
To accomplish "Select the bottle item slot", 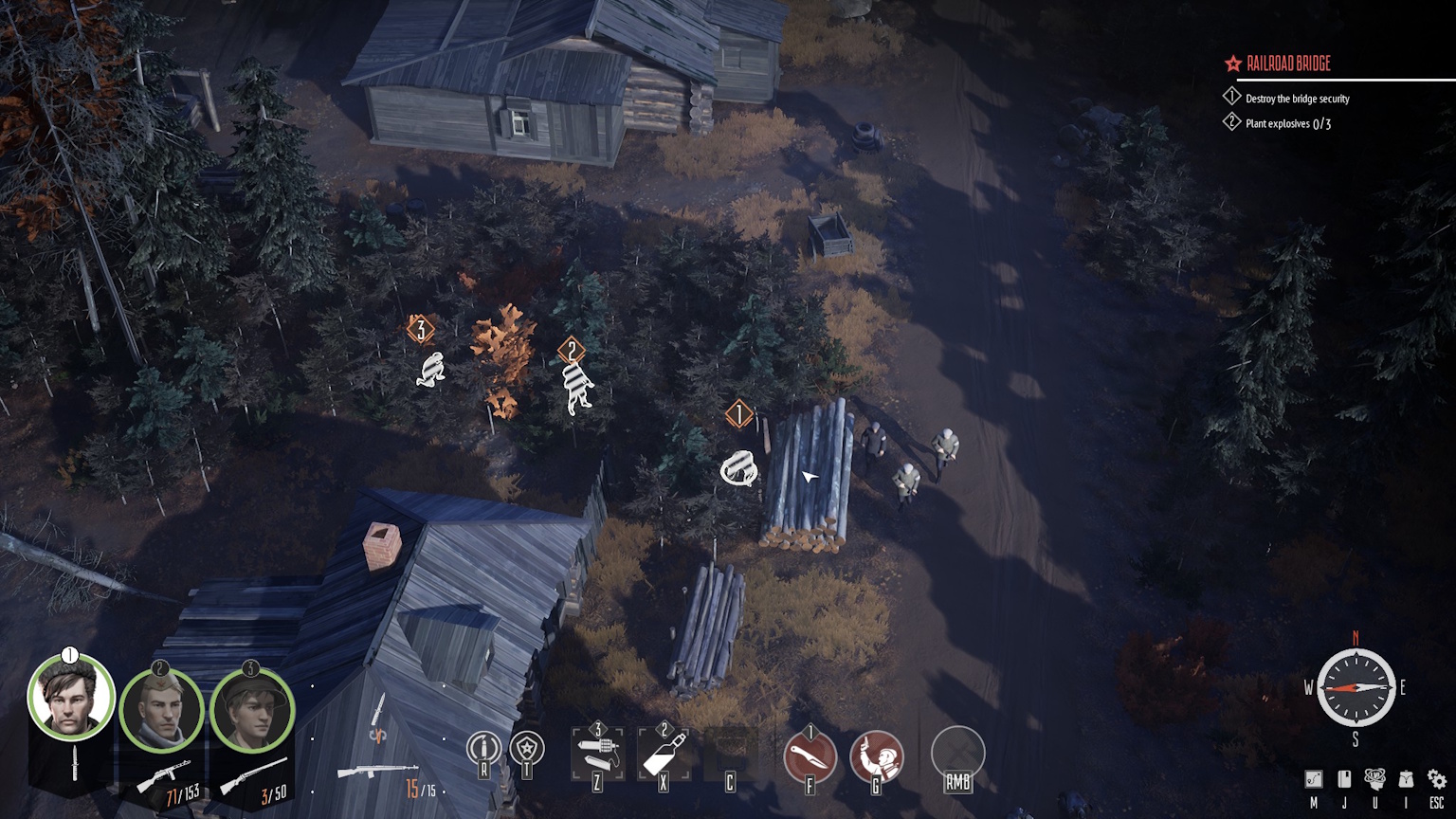I will 664,755.
